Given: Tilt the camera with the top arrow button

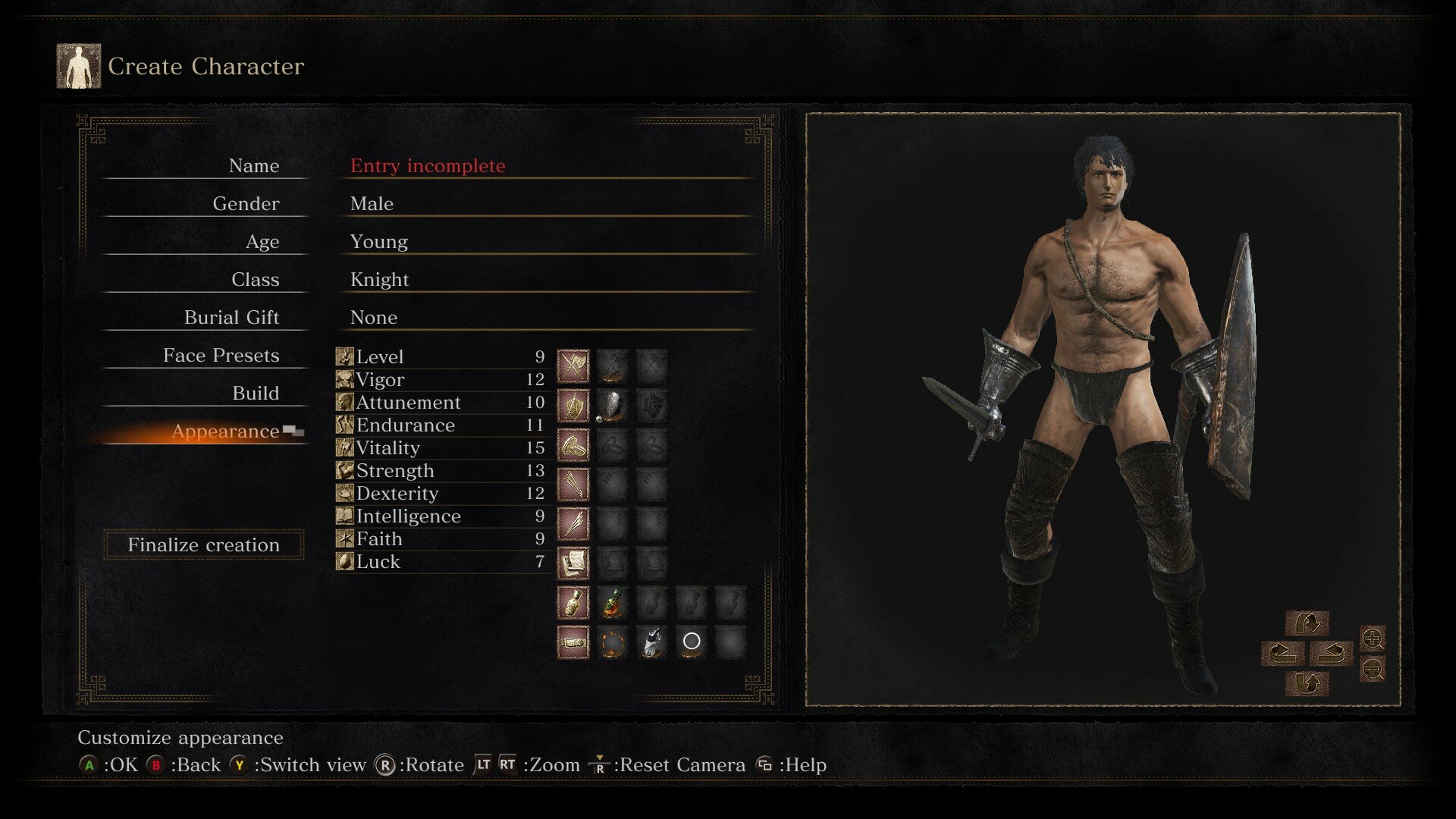Looking at the screenshot, I should [x=1307, y=623].
